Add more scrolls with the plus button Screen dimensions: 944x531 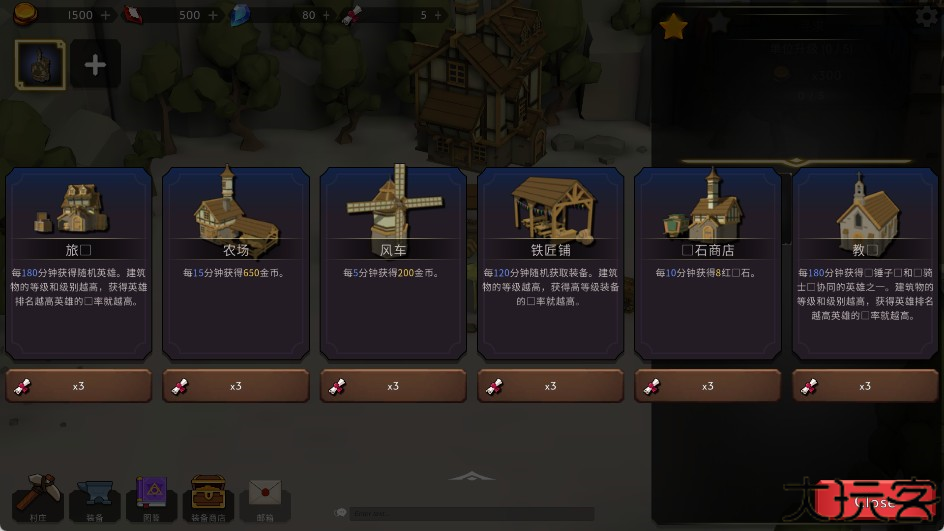[x=437, y=15]
